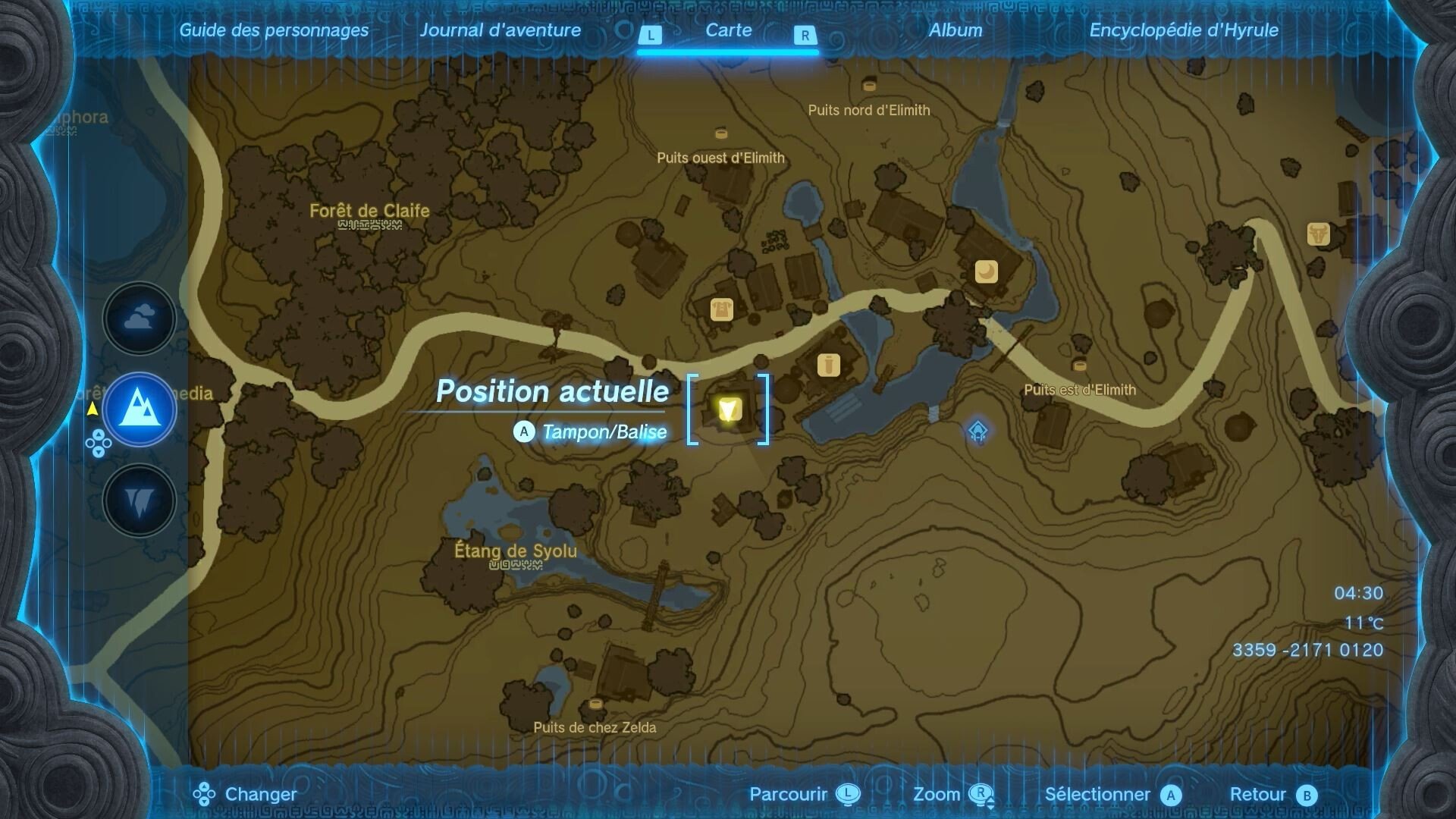1456x819 pixels.
Task: Open the Album tab
Action: coord(955,30)
